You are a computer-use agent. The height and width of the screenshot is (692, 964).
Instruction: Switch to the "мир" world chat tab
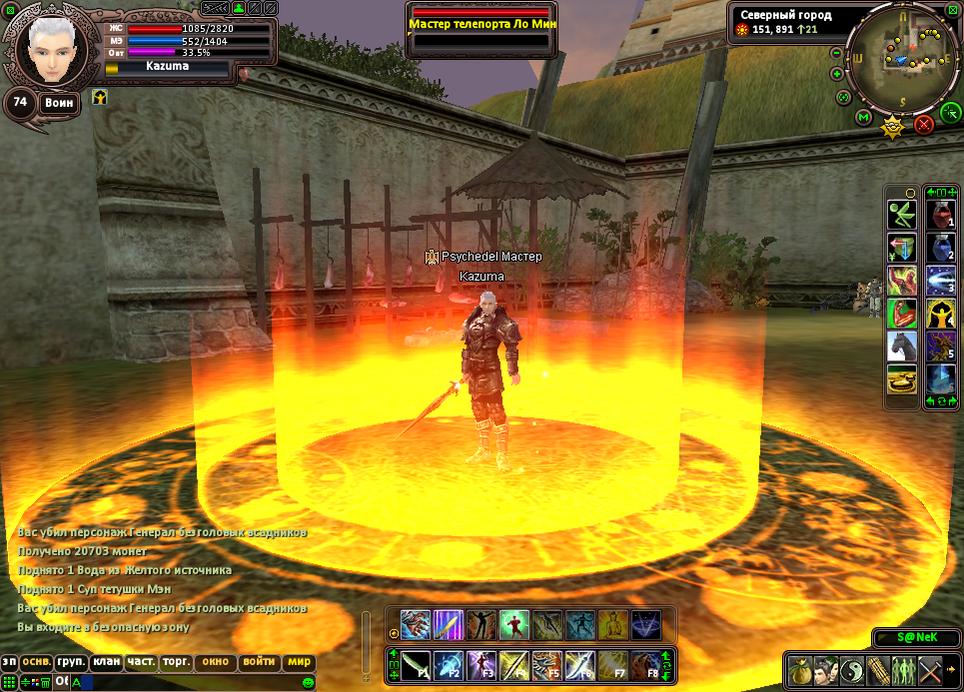pos(299,662)
